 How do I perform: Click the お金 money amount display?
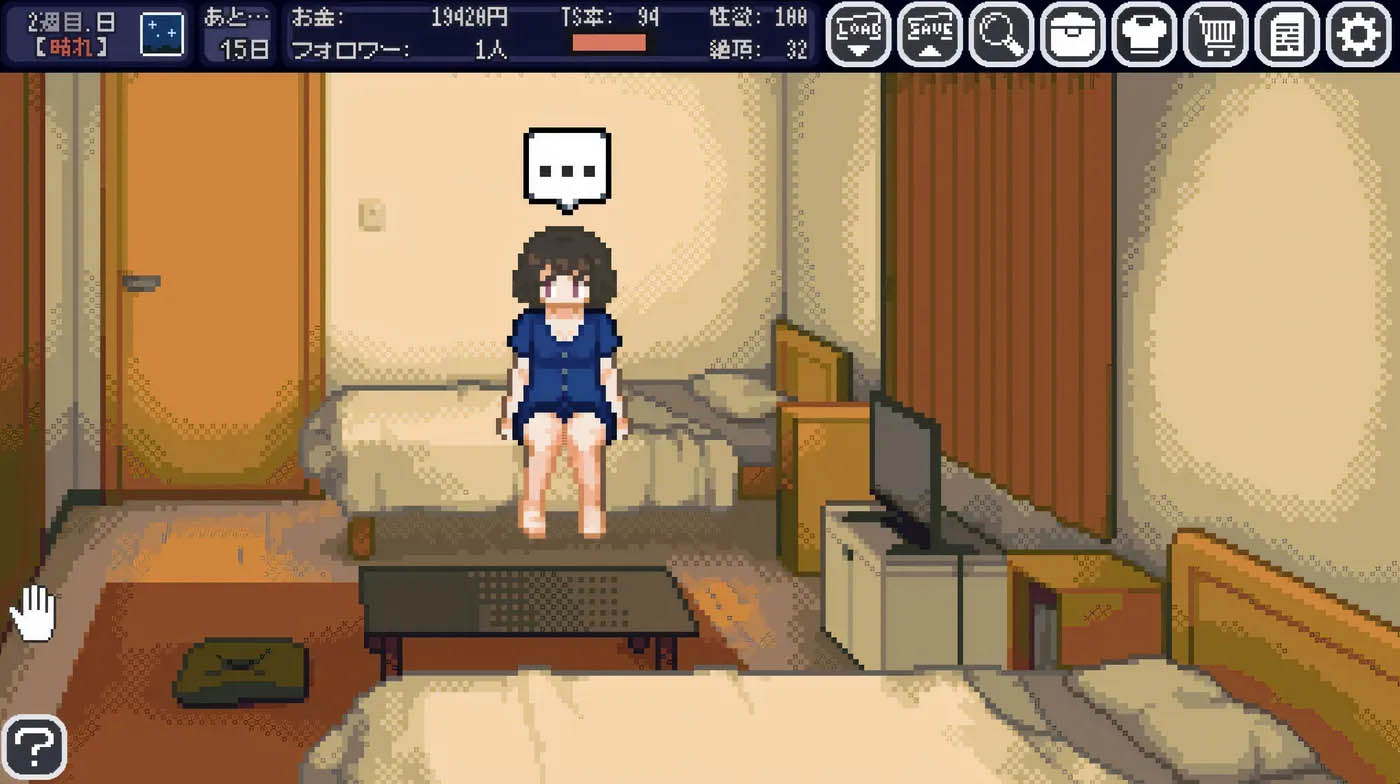pos(400,17)
